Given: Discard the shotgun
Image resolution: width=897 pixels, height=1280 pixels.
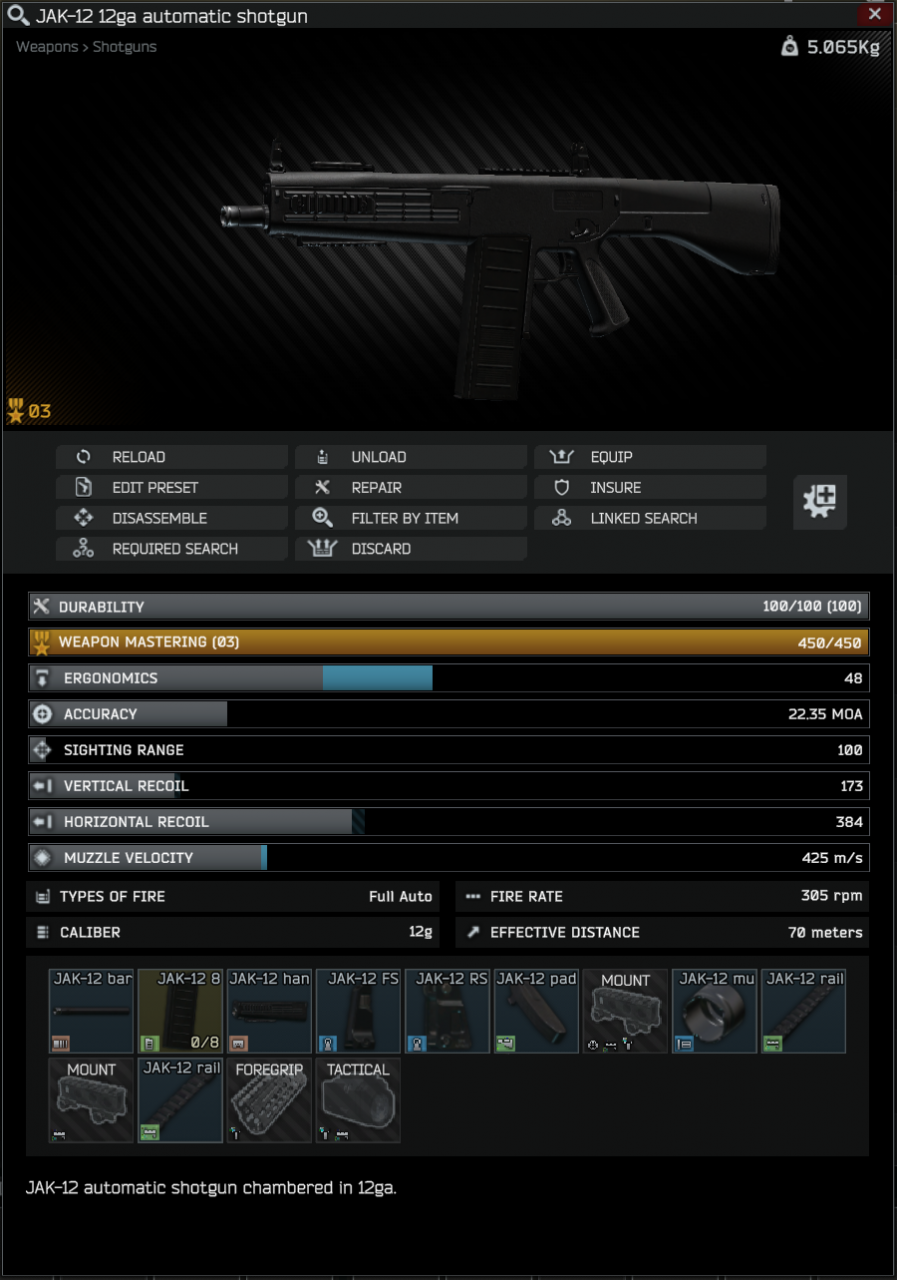Looking at the screenshot, I should coord(410,549).
